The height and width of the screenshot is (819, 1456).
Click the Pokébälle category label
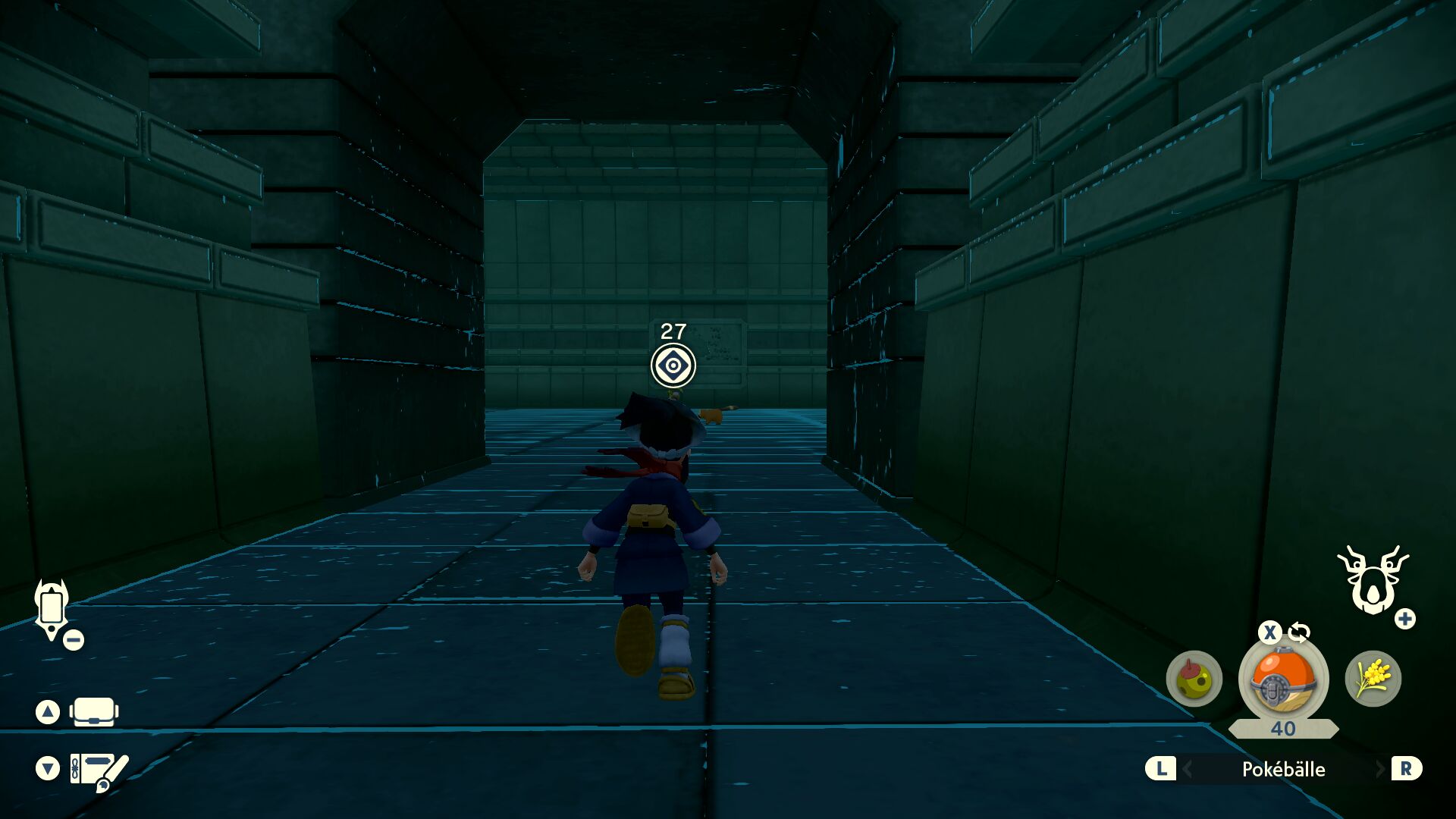tap(1283, 769)
